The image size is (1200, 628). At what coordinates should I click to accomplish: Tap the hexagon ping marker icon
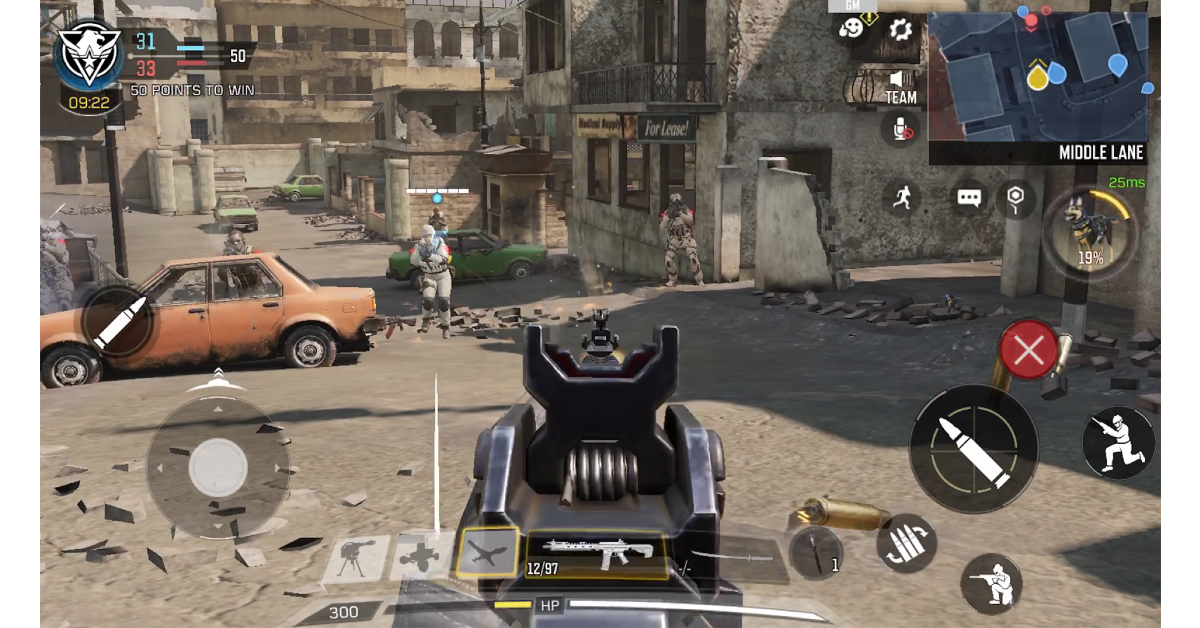coord(1016,197)
